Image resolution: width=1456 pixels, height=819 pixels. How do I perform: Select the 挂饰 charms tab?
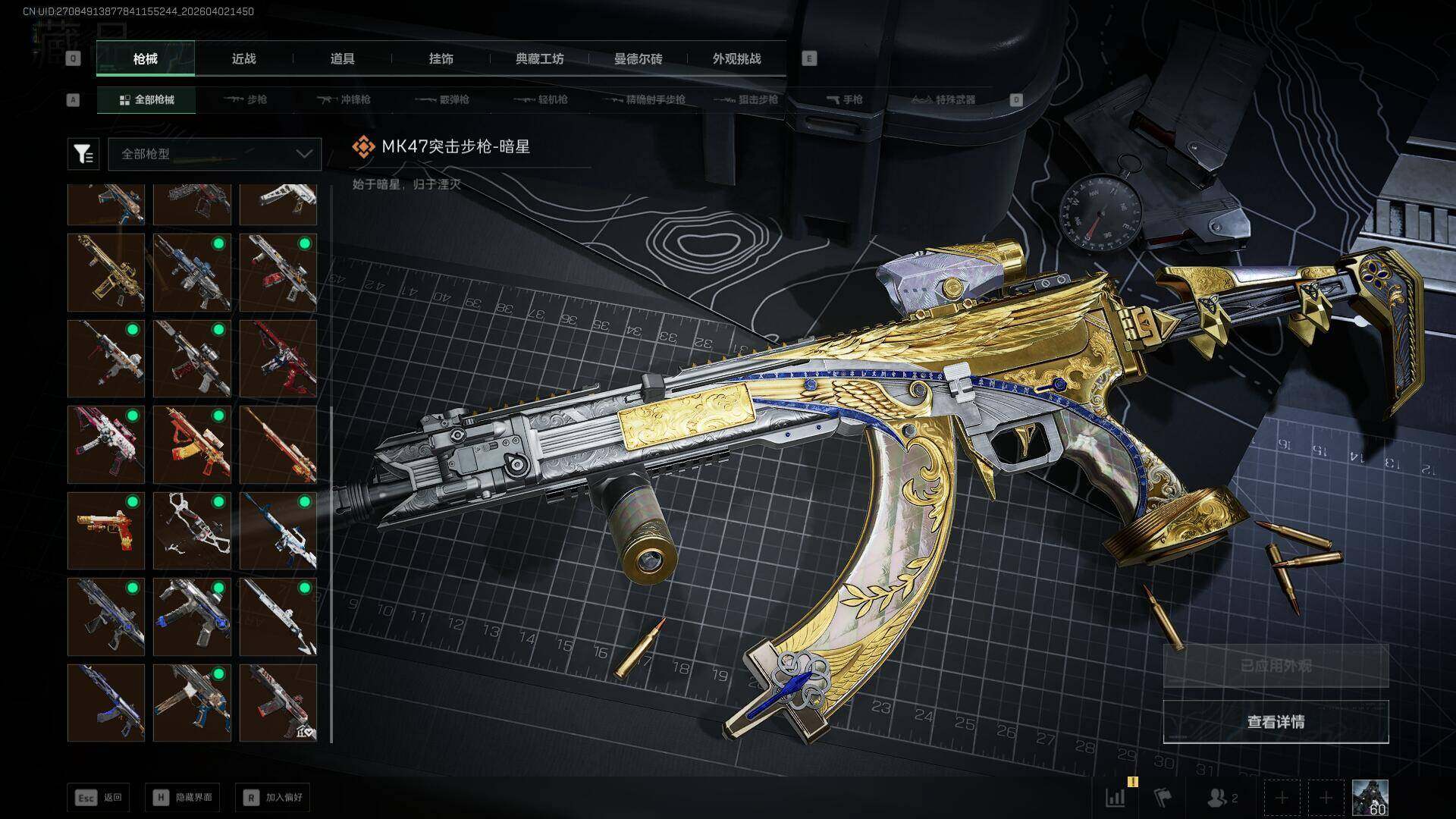pyautogui.click(x=441, y=59)
